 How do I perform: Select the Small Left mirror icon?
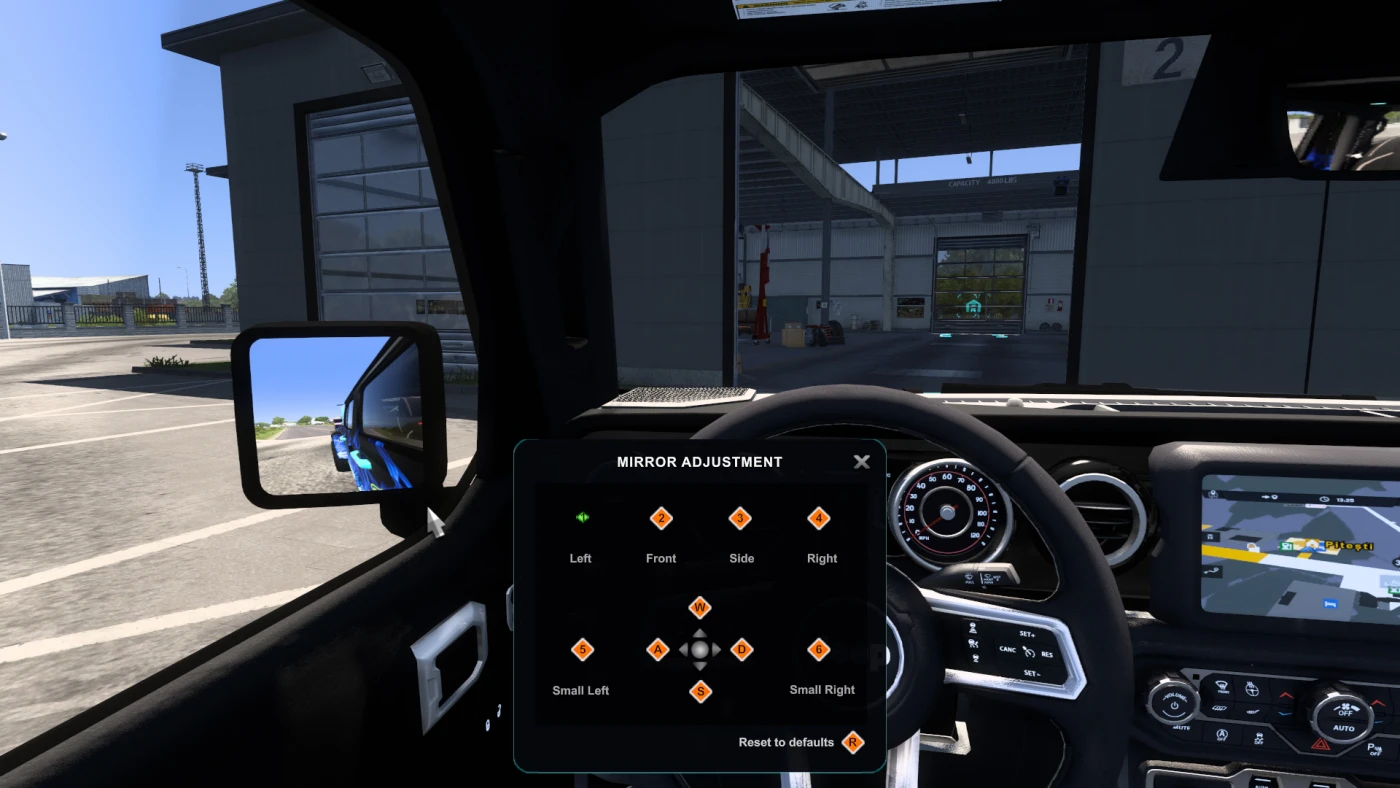tap(581, 650)
